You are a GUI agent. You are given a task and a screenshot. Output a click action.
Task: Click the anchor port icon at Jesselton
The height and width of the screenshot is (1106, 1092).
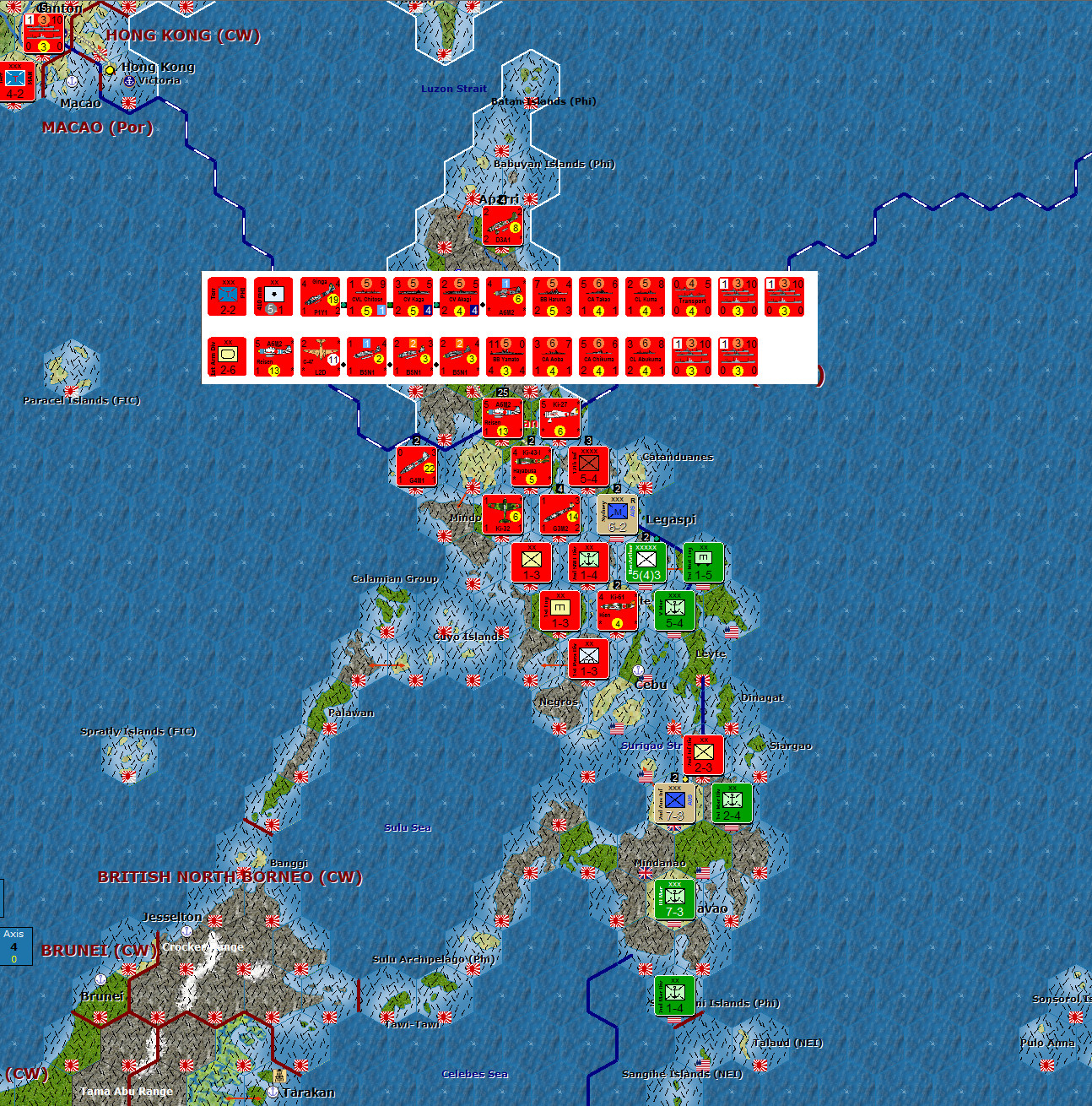(187, 931)
